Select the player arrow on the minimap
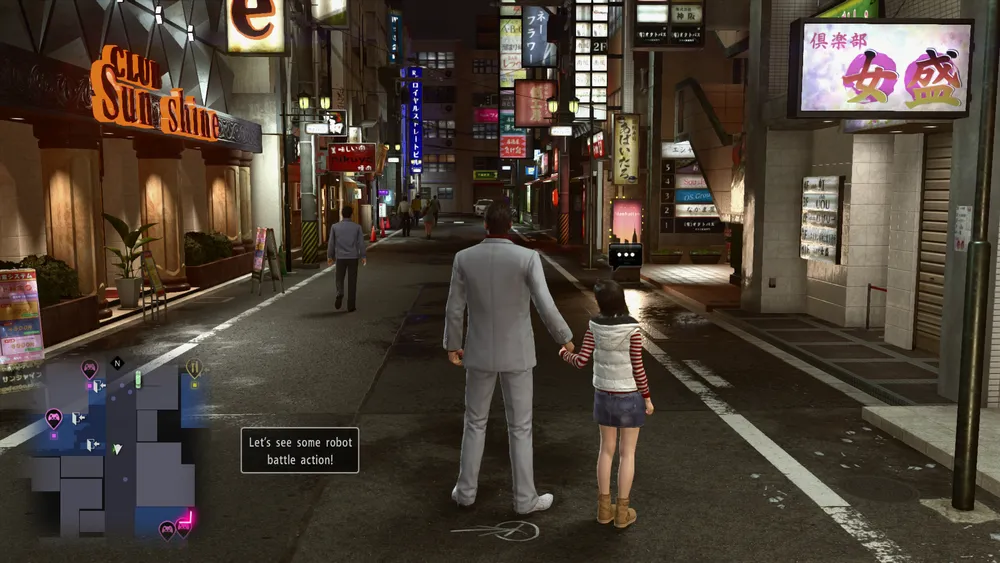The width and height of the screenshot is (1000, 563). pos(117,449)
